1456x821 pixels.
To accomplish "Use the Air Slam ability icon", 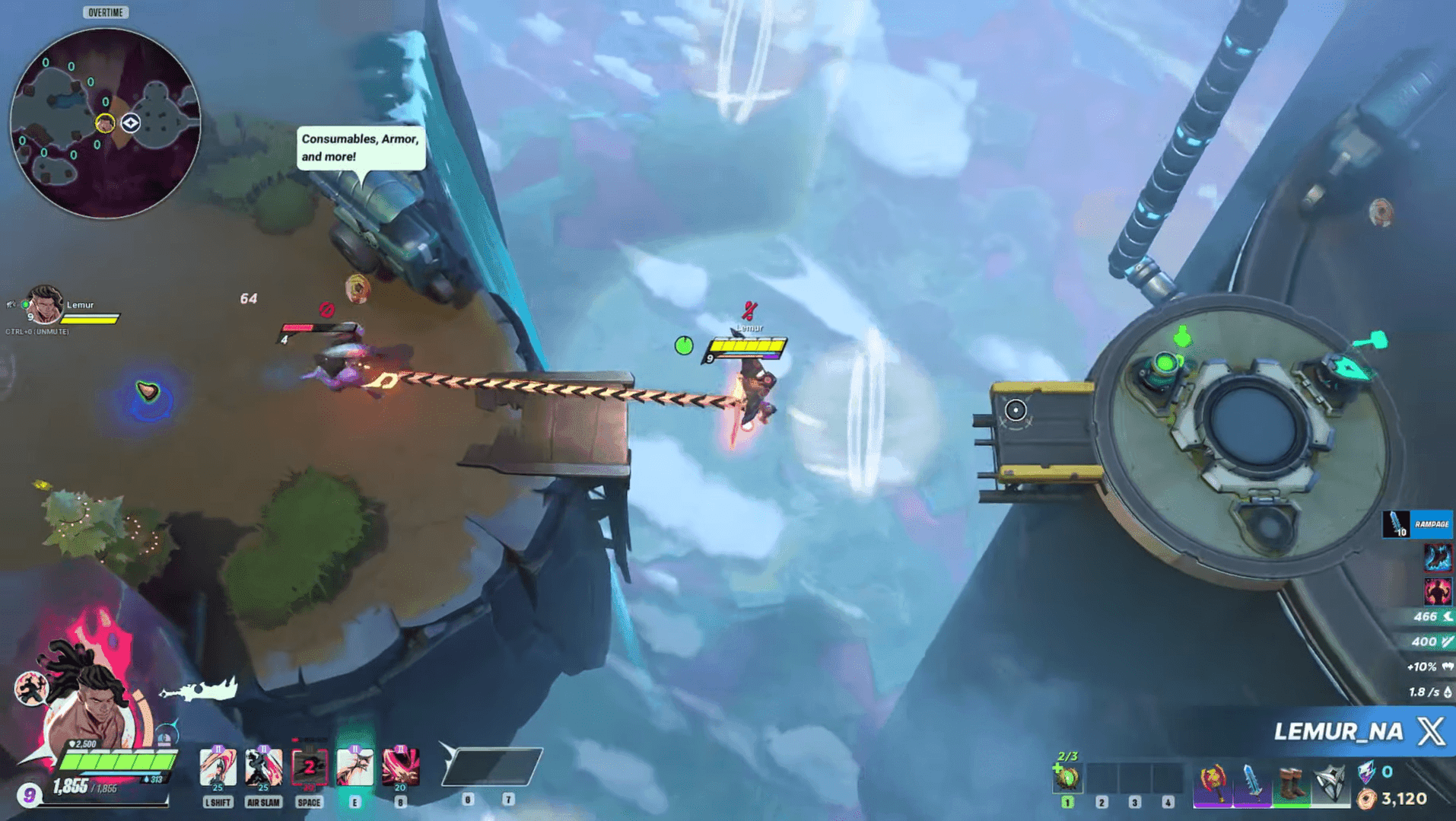I will click(x=263, y=767).
